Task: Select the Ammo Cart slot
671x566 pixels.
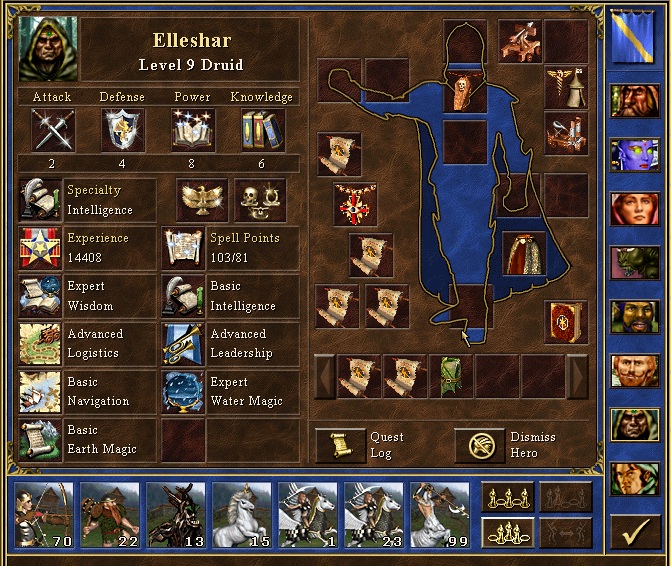Action: pyautogui.click(x=565, y=132)
